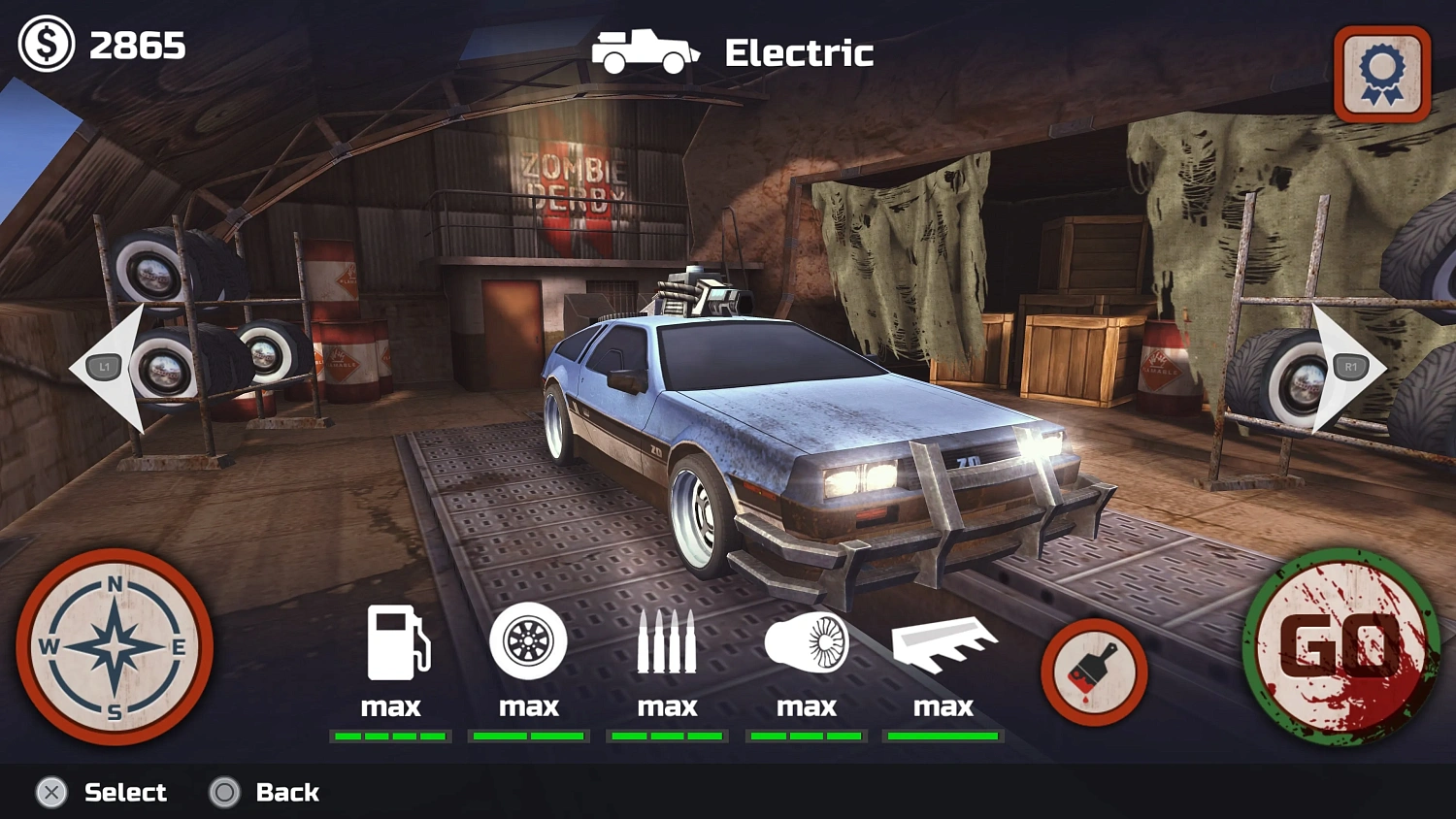The width and height of the screenshot is (1456, 819).
Task: Click the coin balance icon
Action: pos(46,44)
